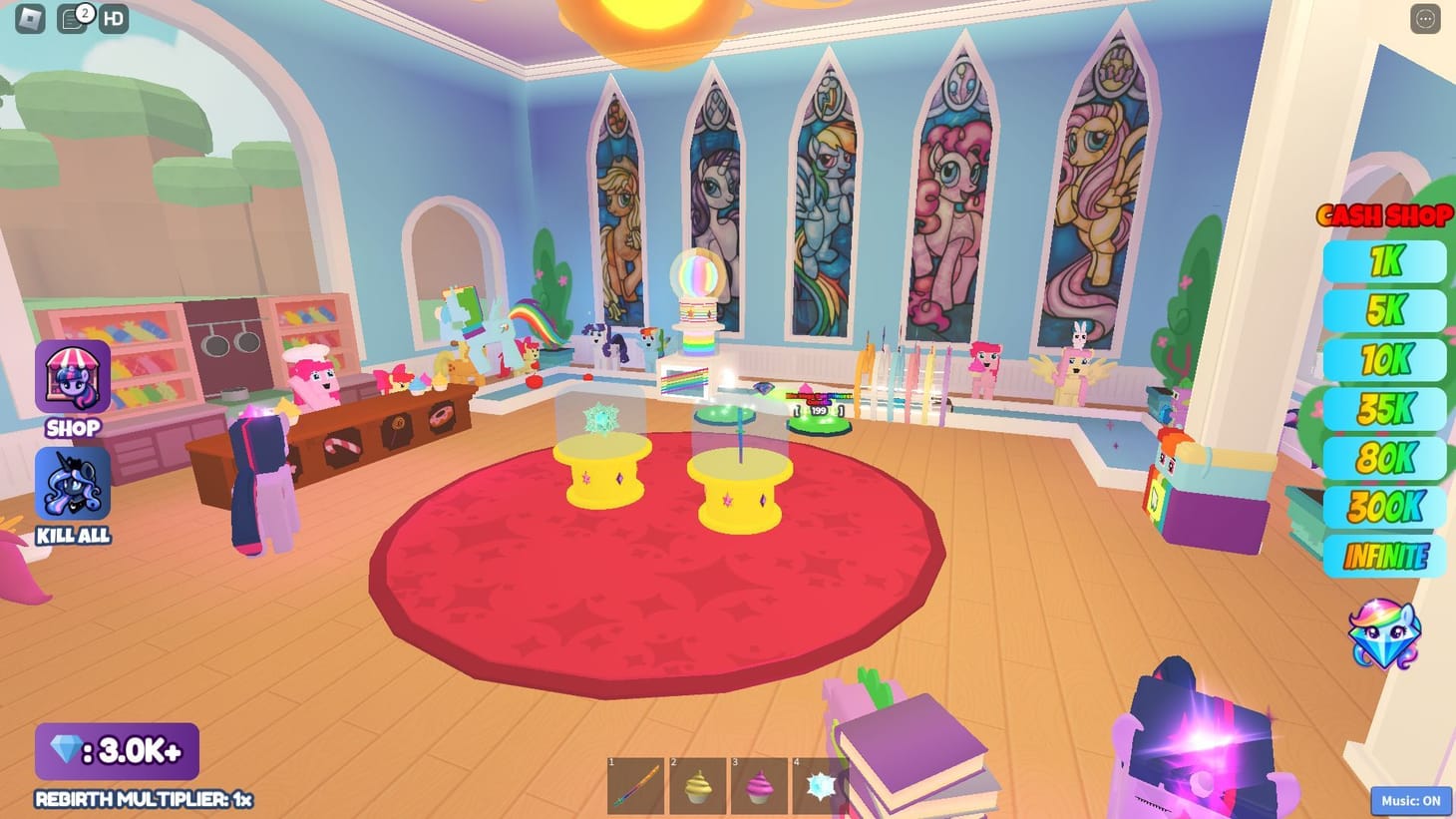Click the Rebirth Multiplier 1x label
This screenshot has width=1456, height=819.
[143, 798]
